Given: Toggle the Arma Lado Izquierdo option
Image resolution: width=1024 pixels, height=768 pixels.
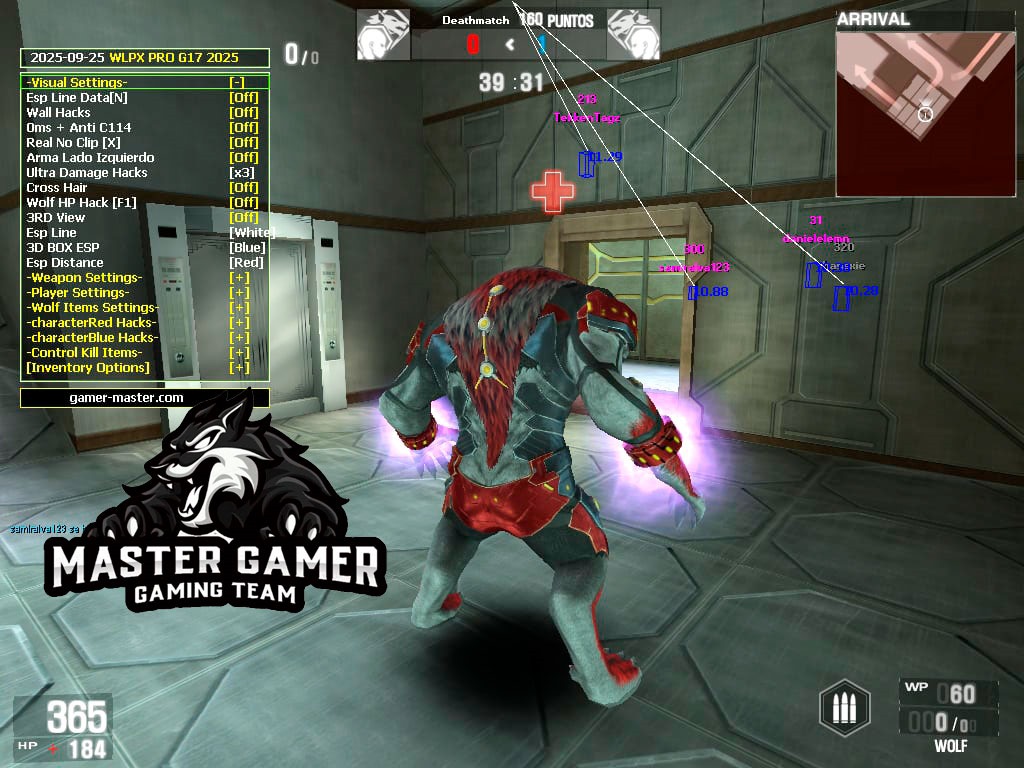Looking at the screenshot, I should click(243, 158).
